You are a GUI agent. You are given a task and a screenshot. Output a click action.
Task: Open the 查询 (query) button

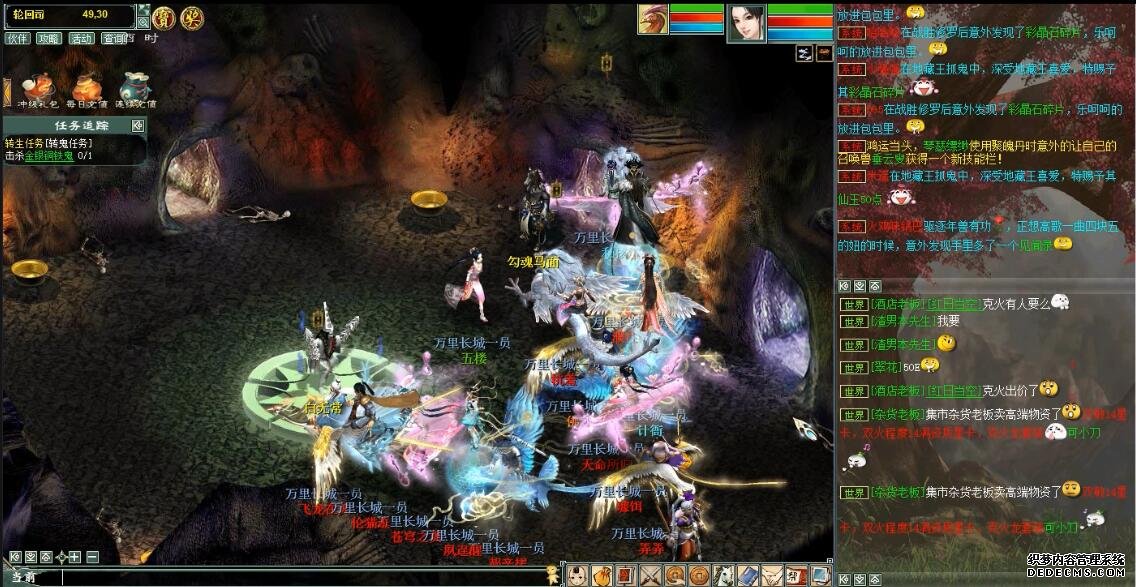click(114, 38)
